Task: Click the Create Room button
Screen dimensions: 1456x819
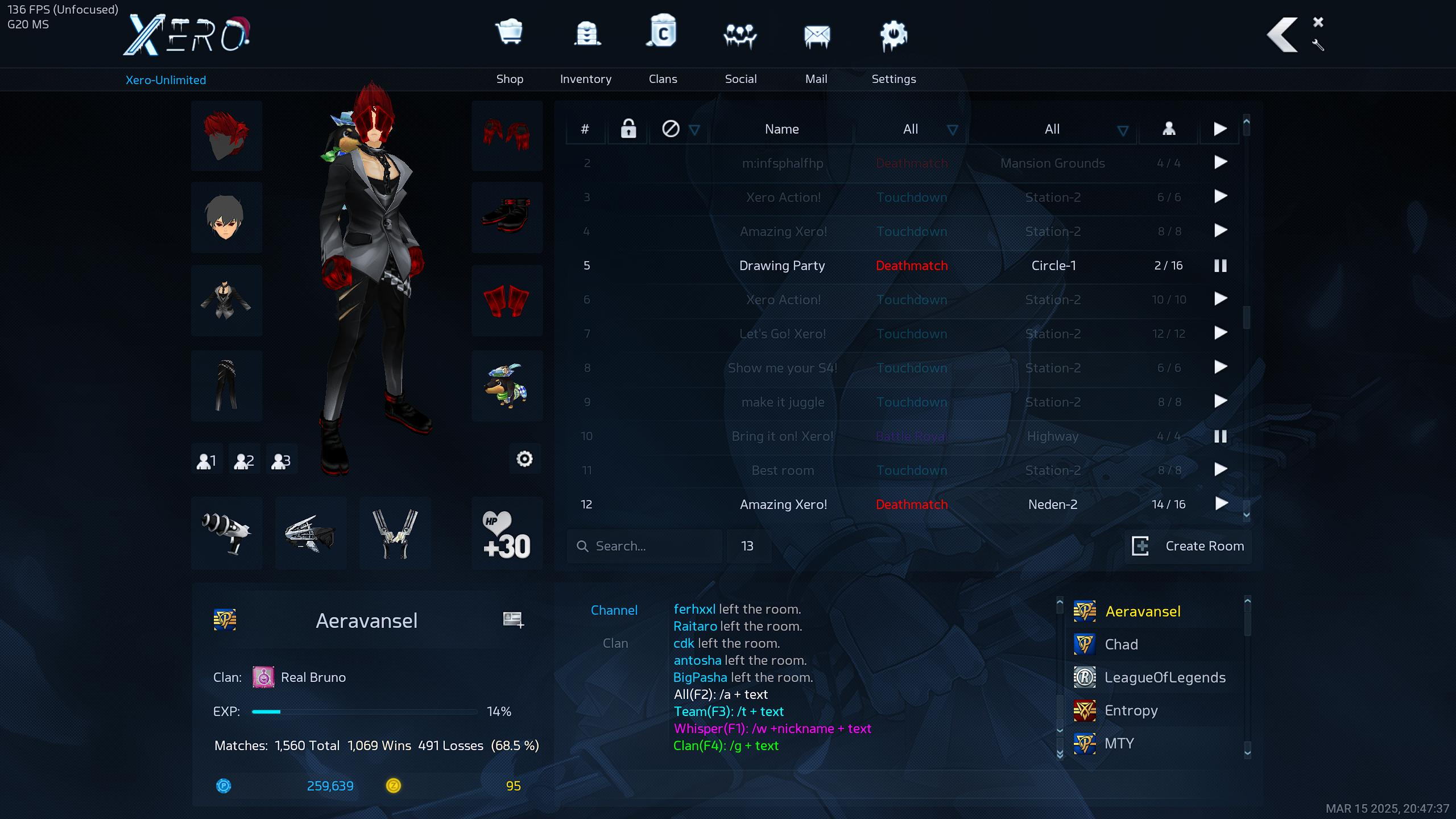Action: pos(1189,546)
